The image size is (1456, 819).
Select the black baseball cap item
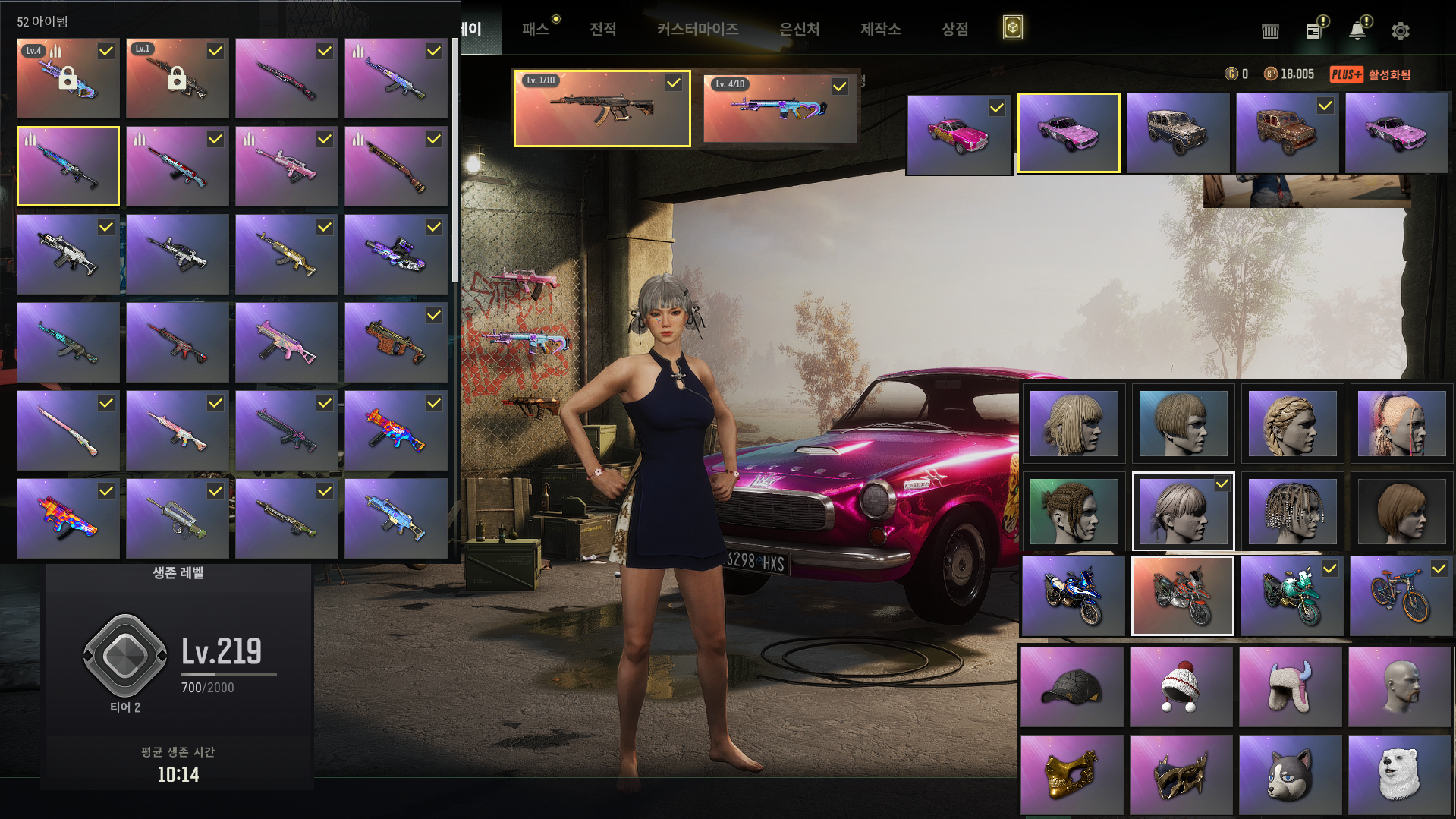click(1071, 686)
